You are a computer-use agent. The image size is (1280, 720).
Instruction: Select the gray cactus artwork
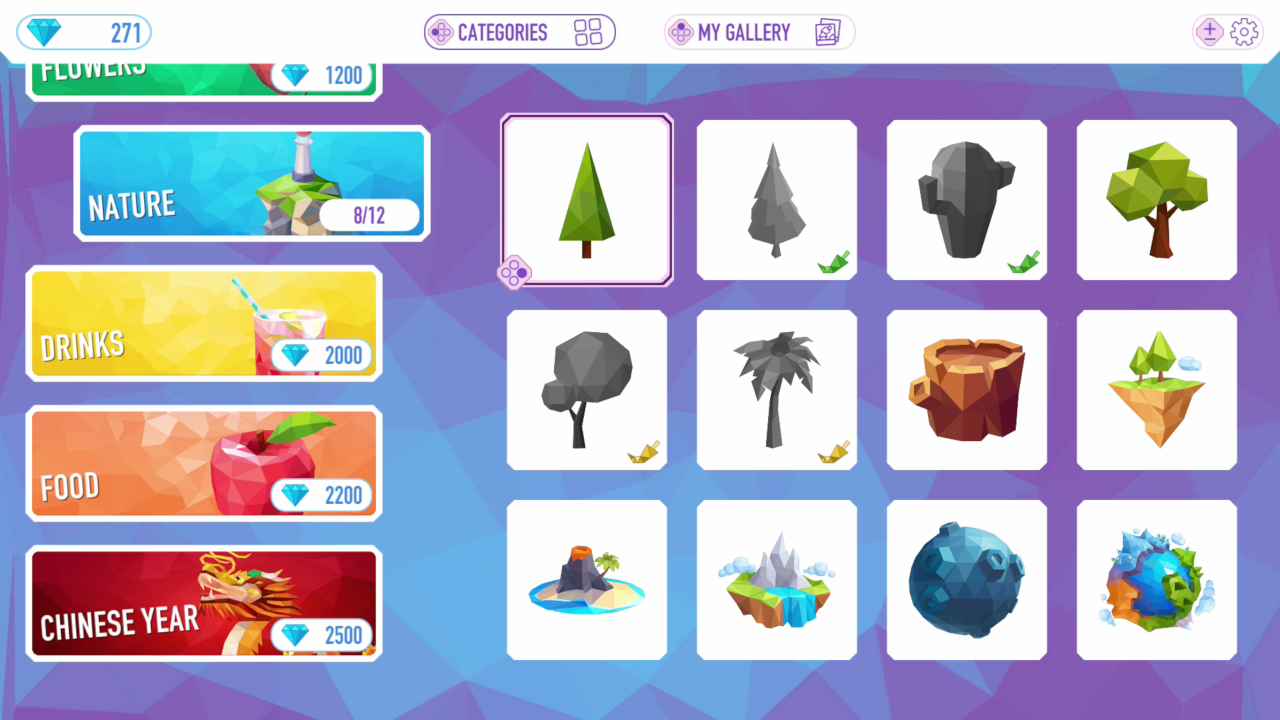[x=966, y=198]
